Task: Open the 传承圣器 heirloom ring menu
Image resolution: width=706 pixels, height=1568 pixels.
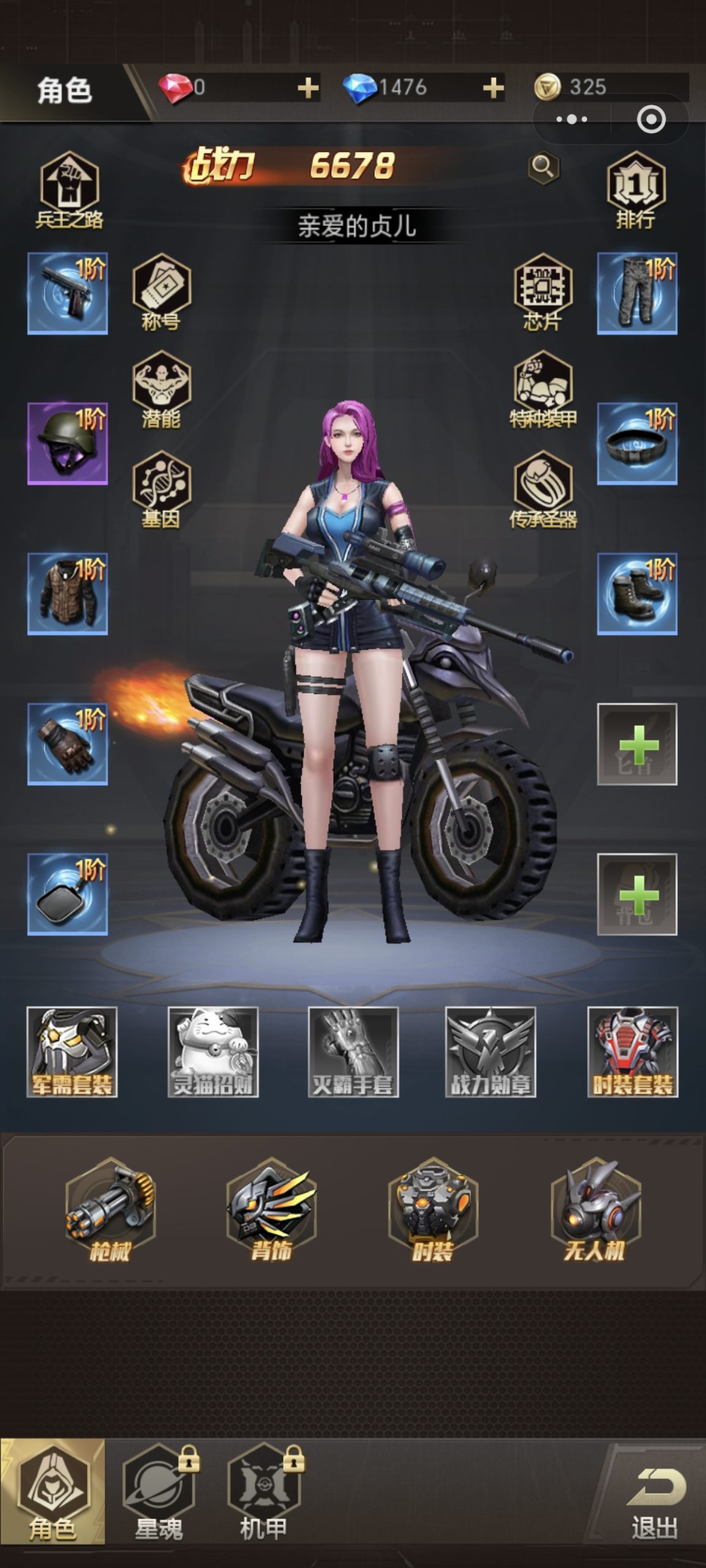Action: pyautogui.click(x=543, y=489)
